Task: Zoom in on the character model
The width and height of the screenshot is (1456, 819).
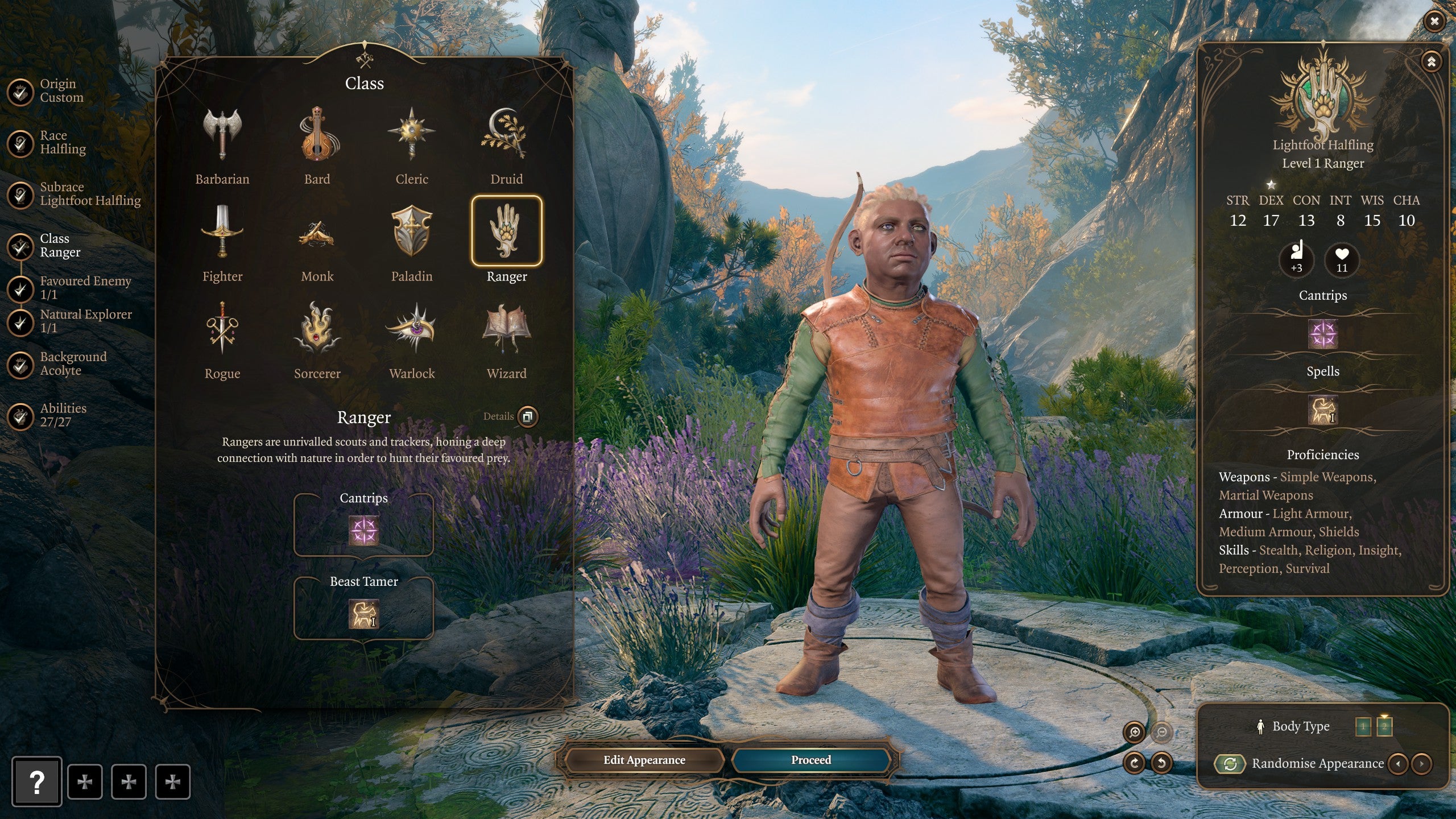Action: coord(1134,732)
